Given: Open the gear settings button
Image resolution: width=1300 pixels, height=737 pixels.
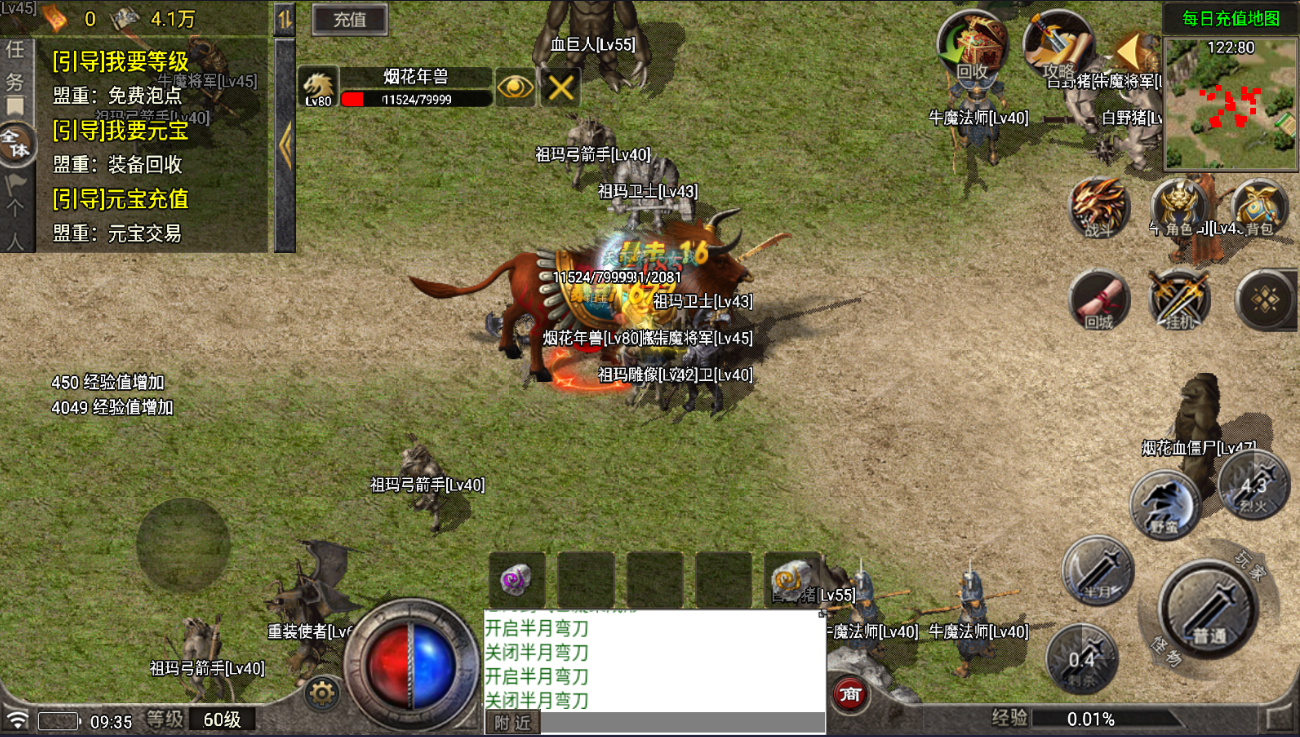Looking at the screenshot, I should click(322, 692).
